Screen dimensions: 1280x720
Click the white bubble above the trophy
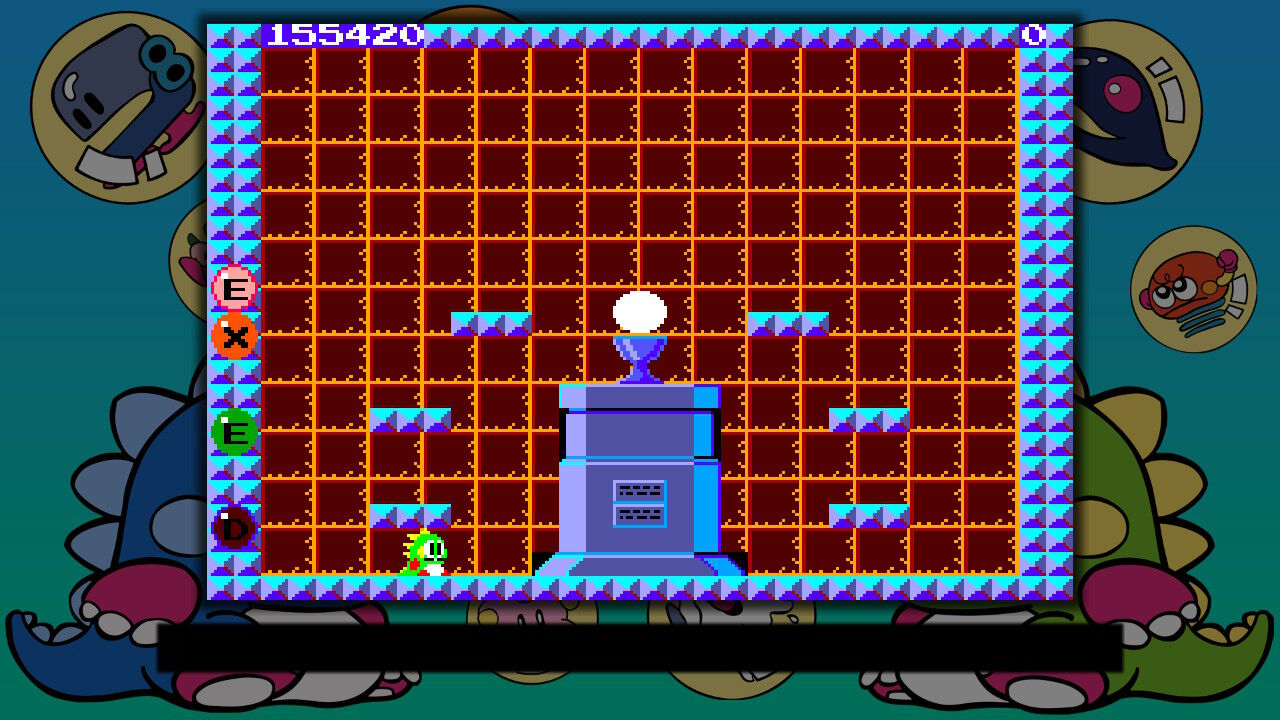pyautogui.click(x=639, y=313)
